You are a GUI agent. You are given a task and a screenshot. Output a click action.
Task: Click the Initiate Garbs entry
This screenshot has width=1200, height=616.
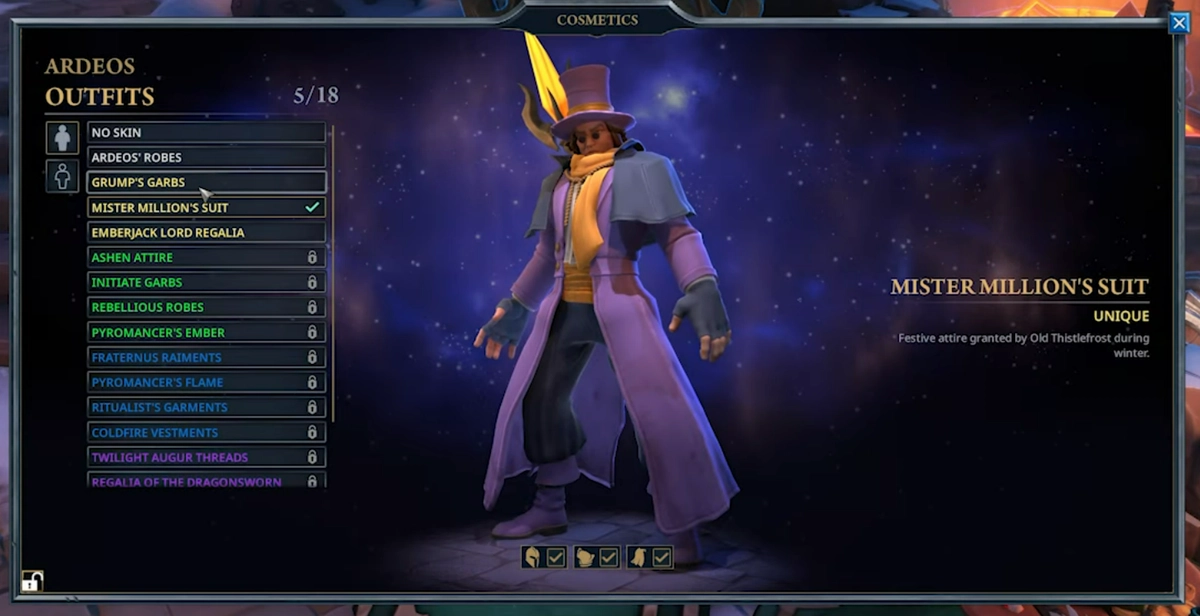[206, 282]
